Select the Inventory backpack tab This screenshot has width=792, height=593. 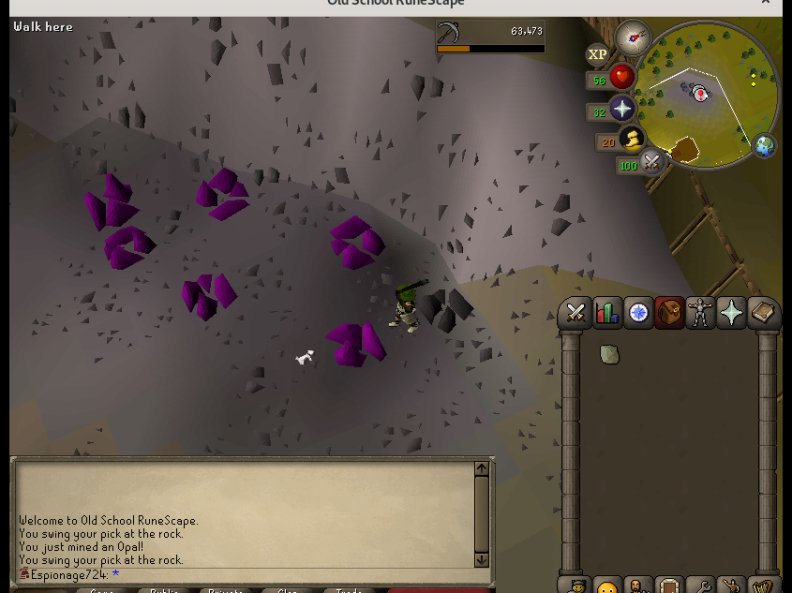tap(669, 313)
